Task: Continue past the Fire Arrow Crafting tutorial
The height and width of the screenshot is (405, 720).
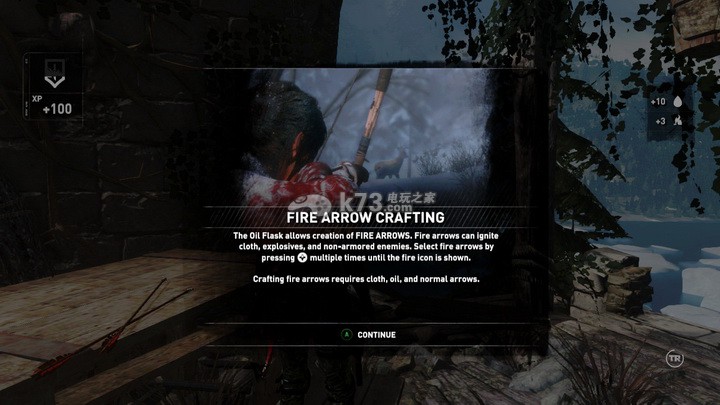Action: [x=368, y=334]
